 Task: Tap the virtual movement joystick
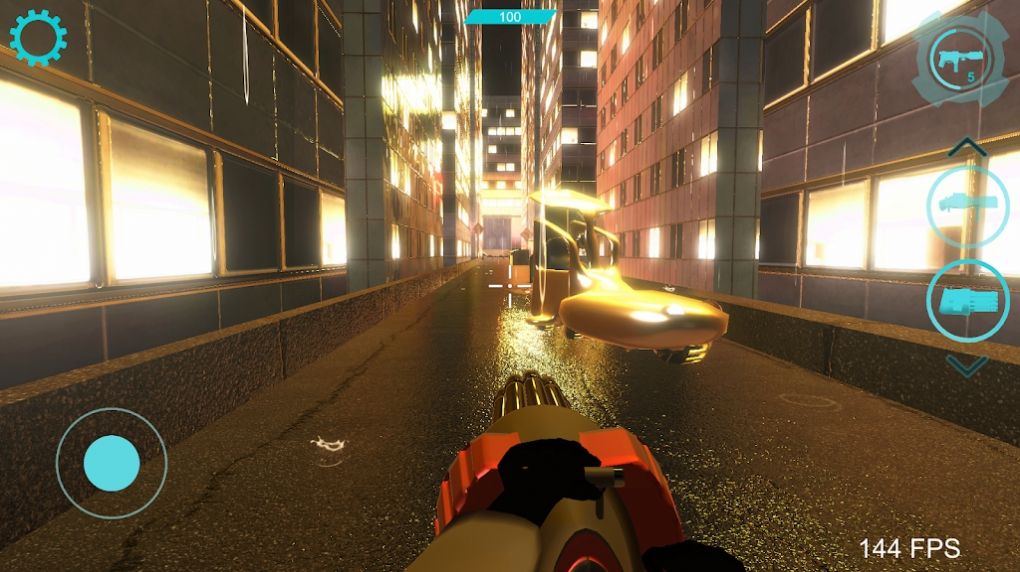[x=111, y=463]
